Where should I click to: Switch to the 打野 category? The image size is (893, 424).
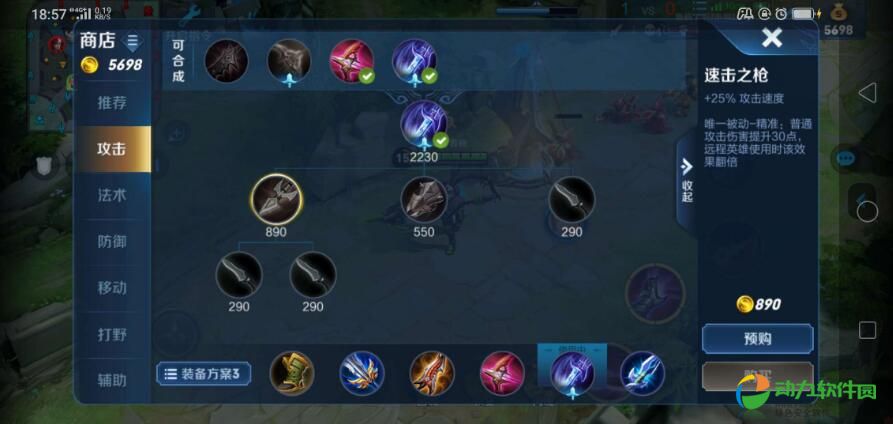112,334
